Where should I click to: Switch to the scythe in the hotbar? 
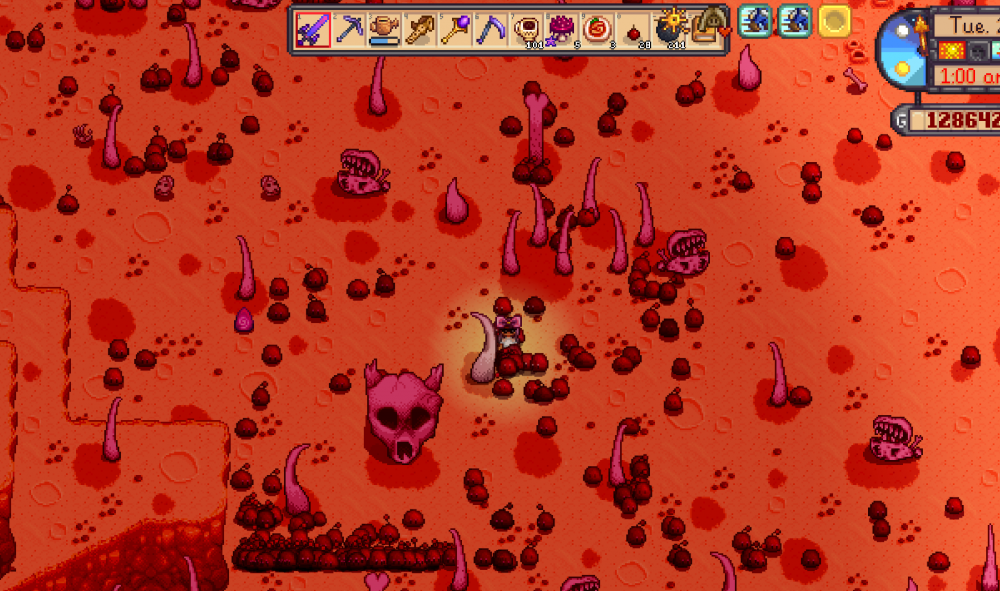pos(492,29)
